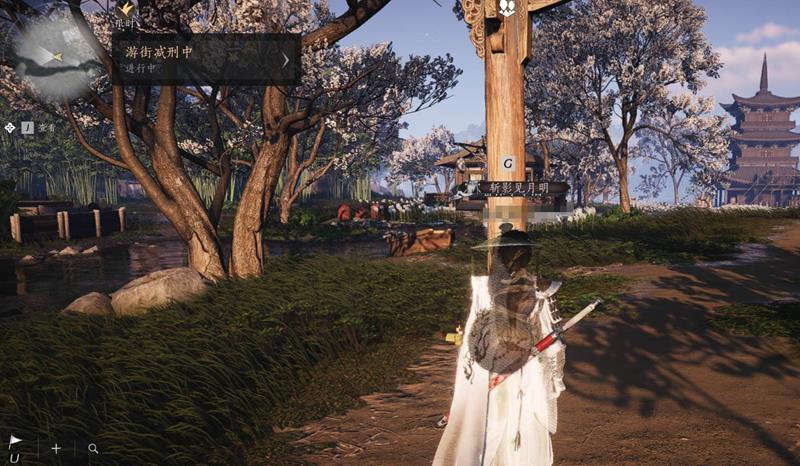This screenshot has height=466, width=800.
Task: Open the magnifying glass search
Action: (x=93, y=449)
